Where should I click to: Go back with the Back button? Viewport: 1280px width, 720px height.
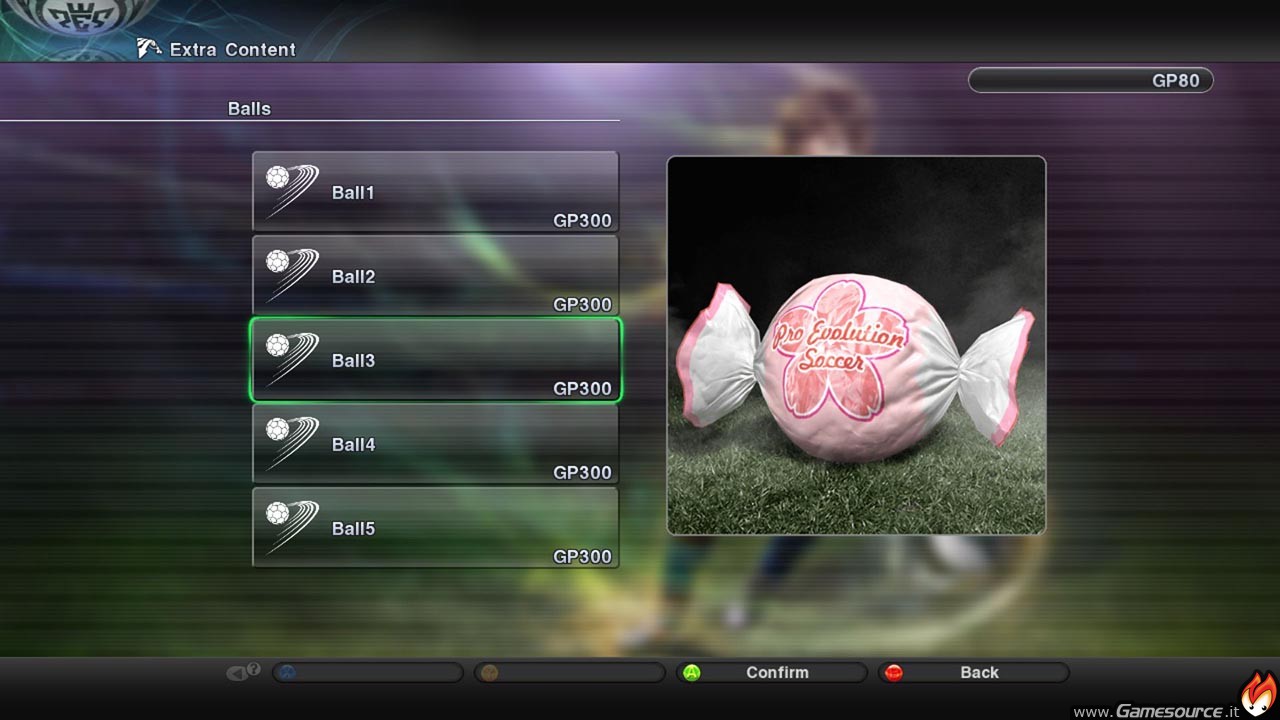(973, 673)
